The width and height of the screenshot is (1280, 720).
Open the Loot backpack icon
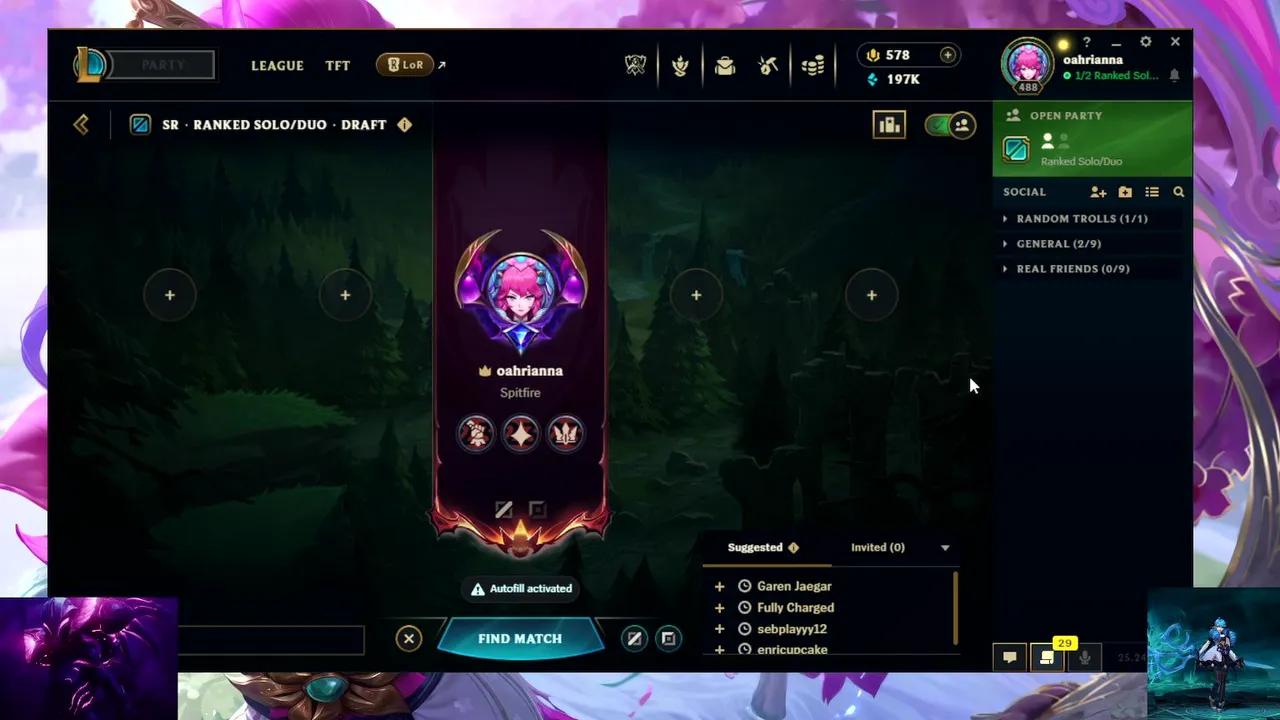pyautogui.click(x=724, y=66)
